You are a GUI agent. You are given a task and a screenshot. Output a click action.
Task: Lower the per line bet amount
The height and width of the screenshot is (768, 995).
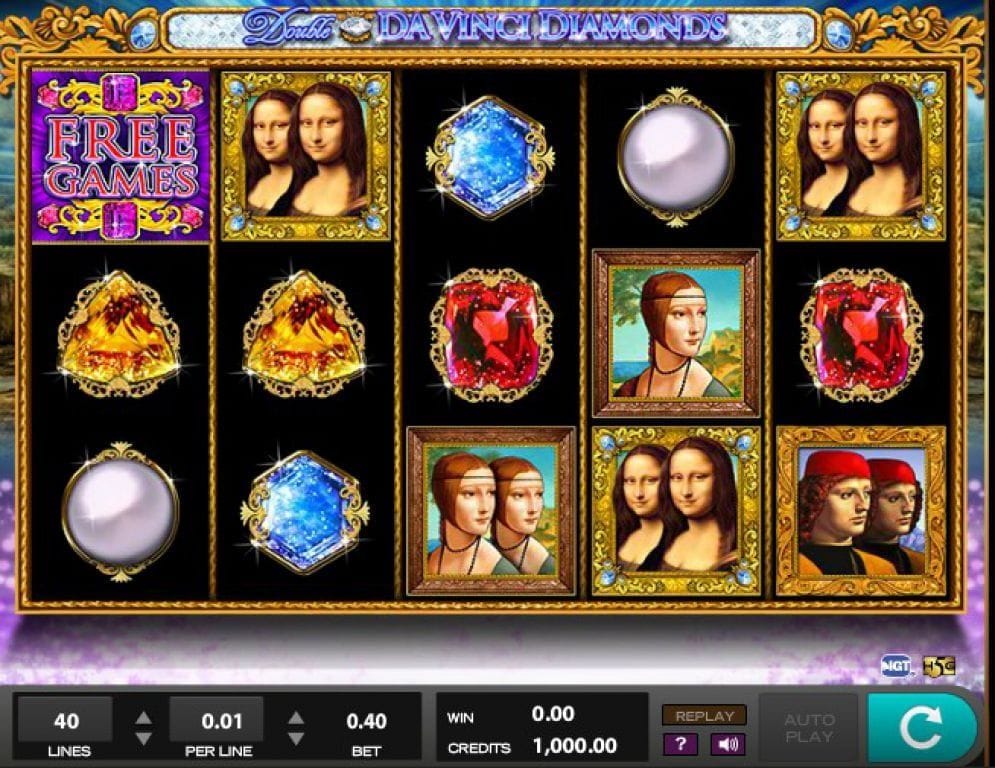coord(296,739)
